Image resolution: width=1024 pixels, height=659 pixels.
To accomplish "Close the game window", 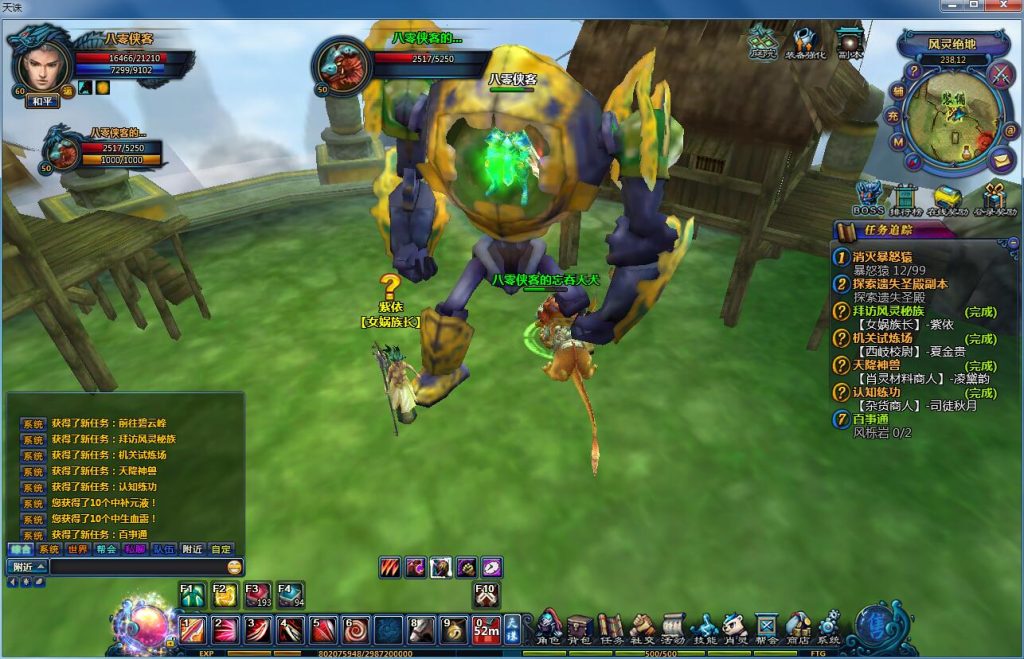I will (x=1001, y=6).
